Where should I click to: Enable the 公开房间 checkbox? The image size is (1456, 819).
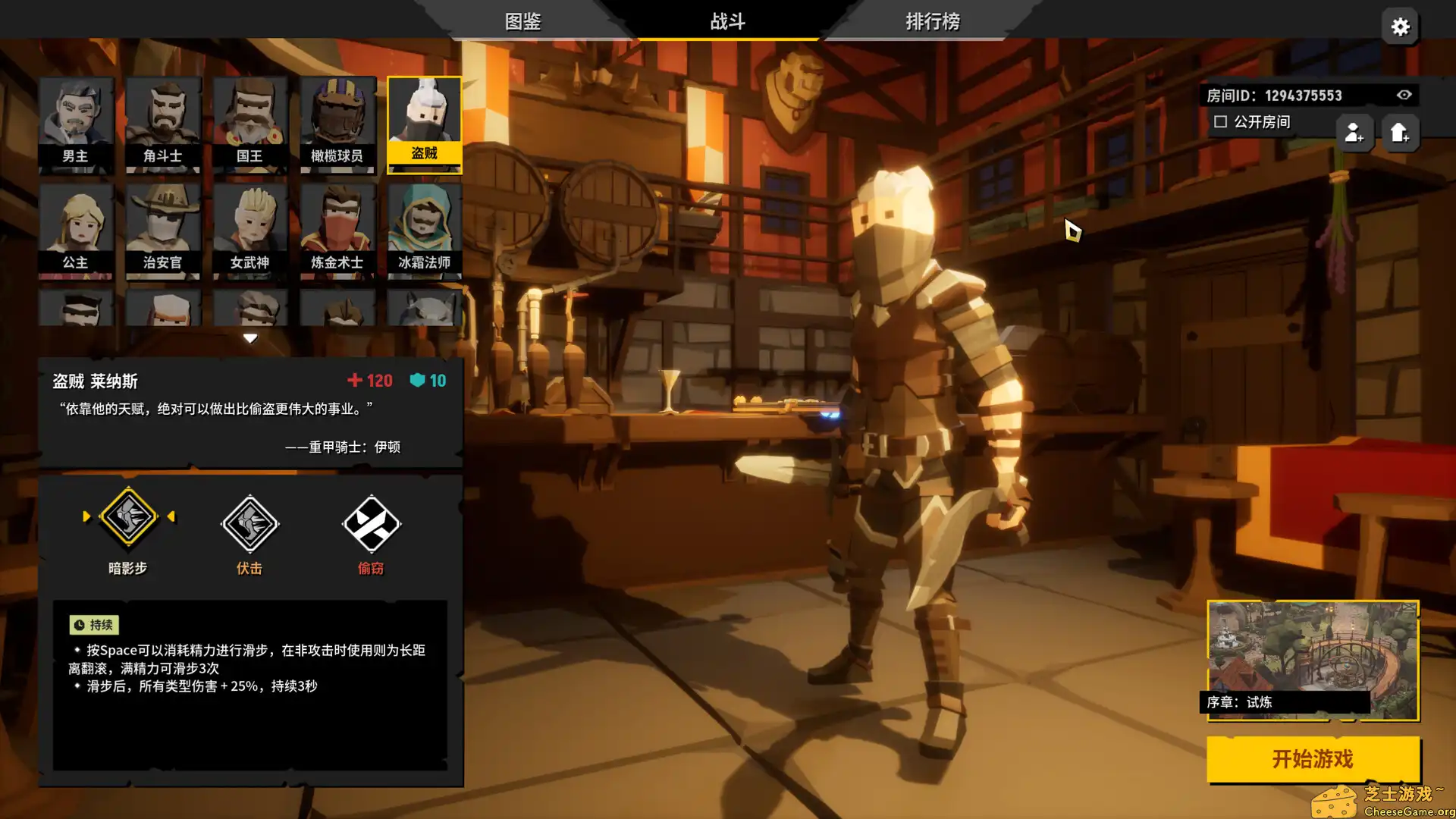click(x=1220, y=121)
